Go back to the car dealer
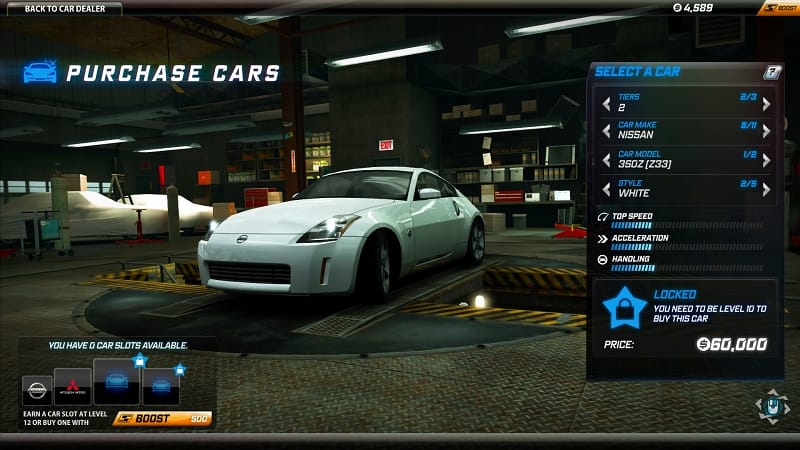This screenshot has width=800, height=450. (64, 9)
